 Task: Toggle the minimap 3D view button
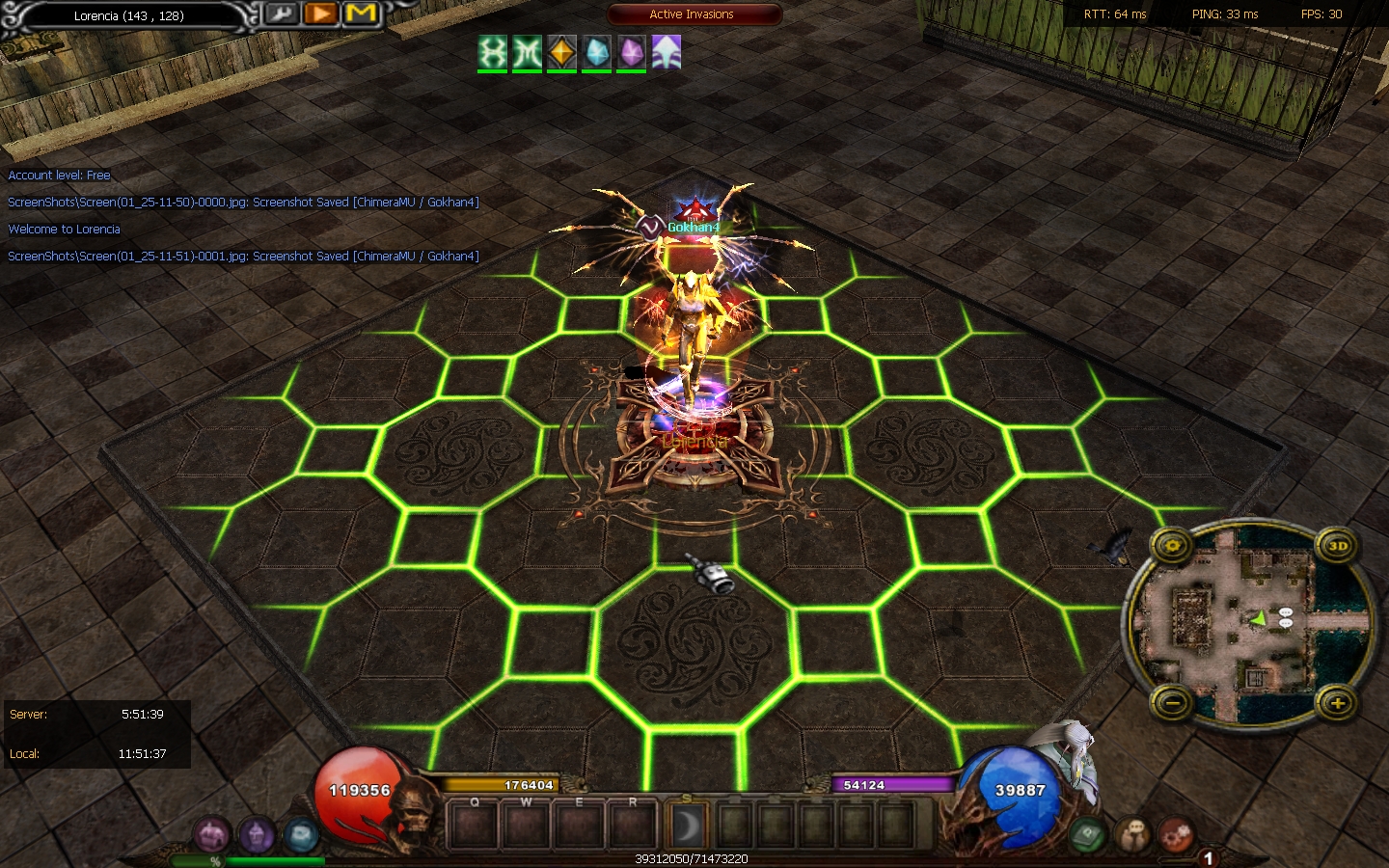(1337, 546)
